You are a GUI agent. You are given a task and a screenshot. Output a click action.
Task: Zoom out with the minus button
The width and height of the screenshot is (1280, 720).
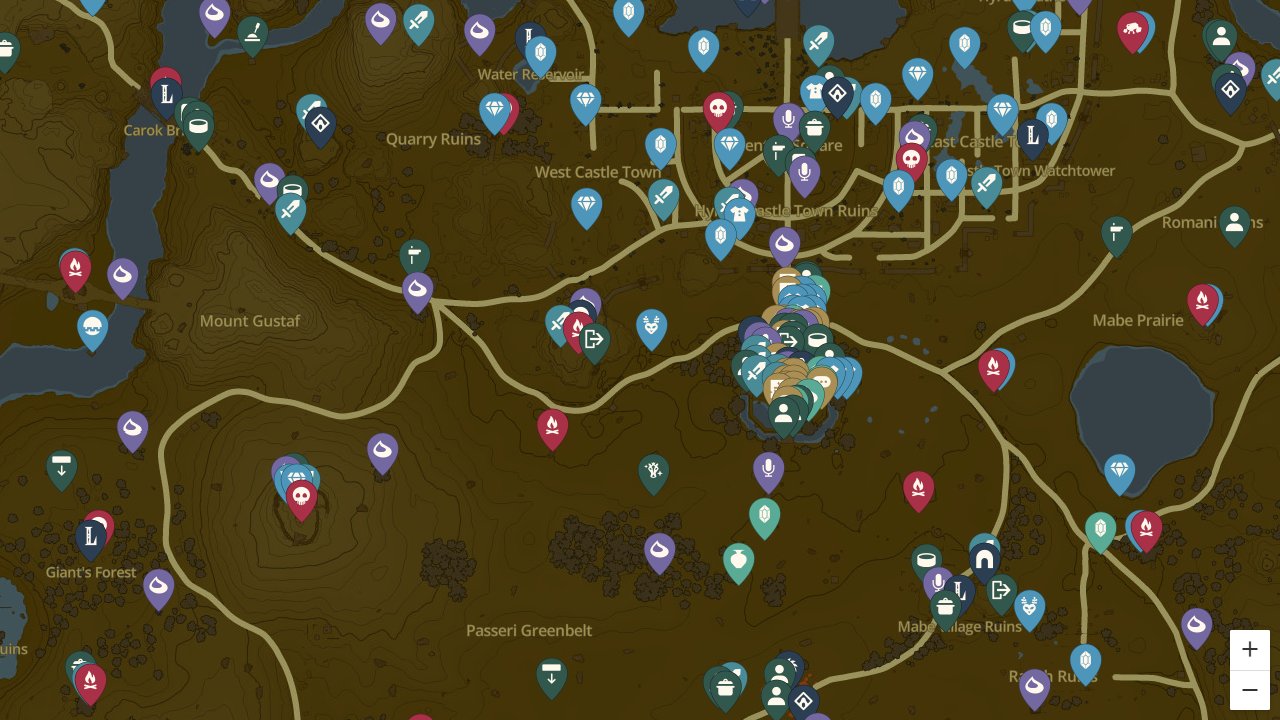pos(1250,690)
